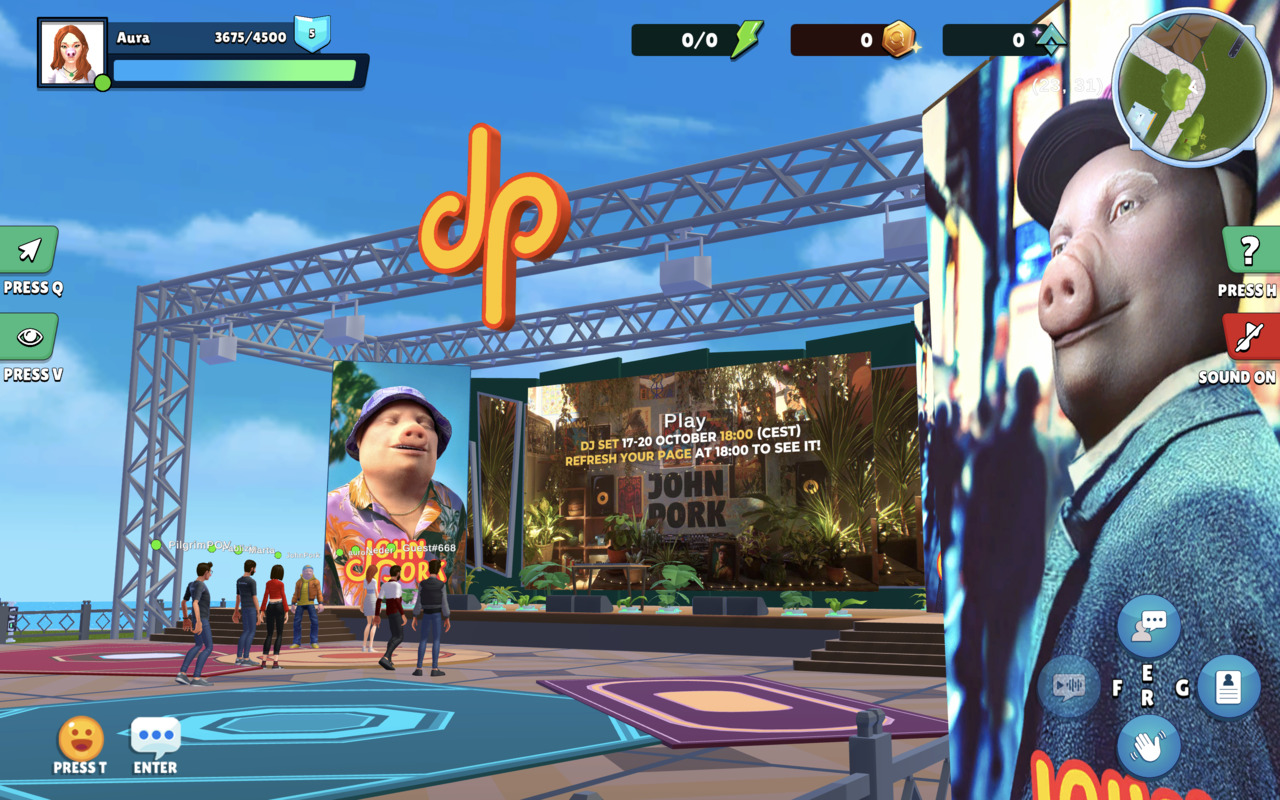Open the profile card document button

click(1228, 687)
